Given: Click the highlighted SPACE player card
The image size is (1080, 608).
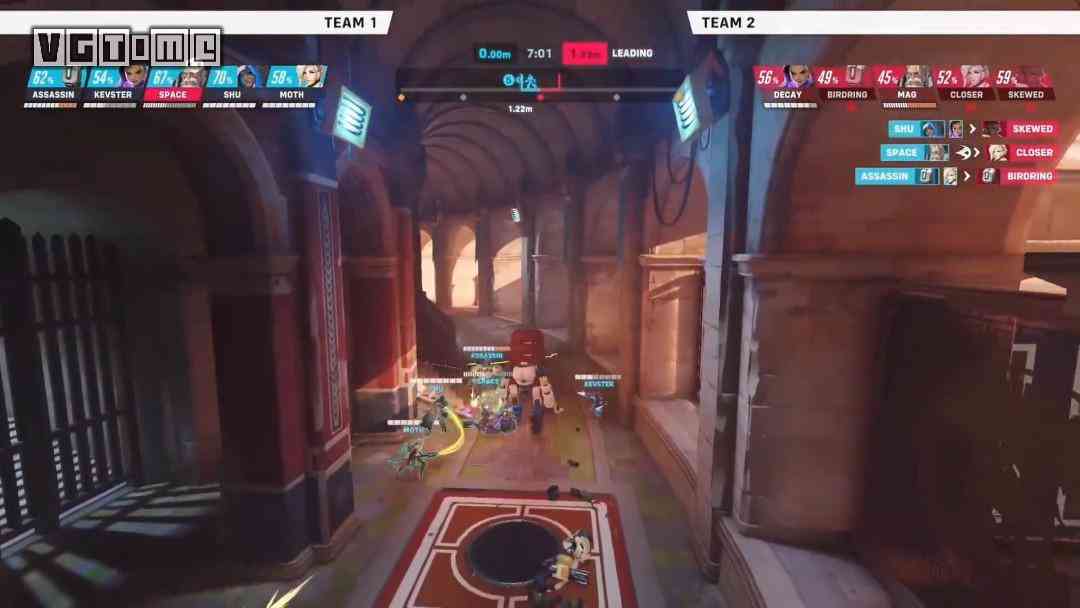Looking at the screenshot, I should pyautogui.click(x=172, y=85).
